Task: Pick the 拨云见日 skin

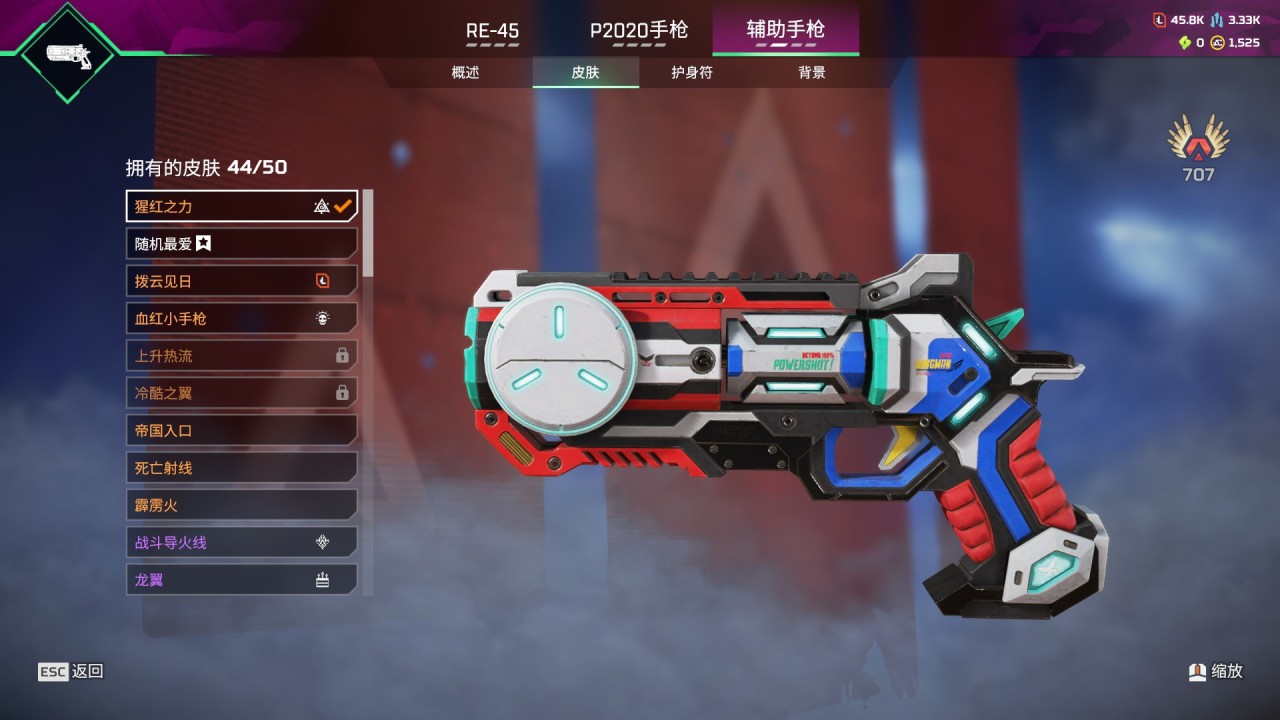Action: tap(241, 281)
